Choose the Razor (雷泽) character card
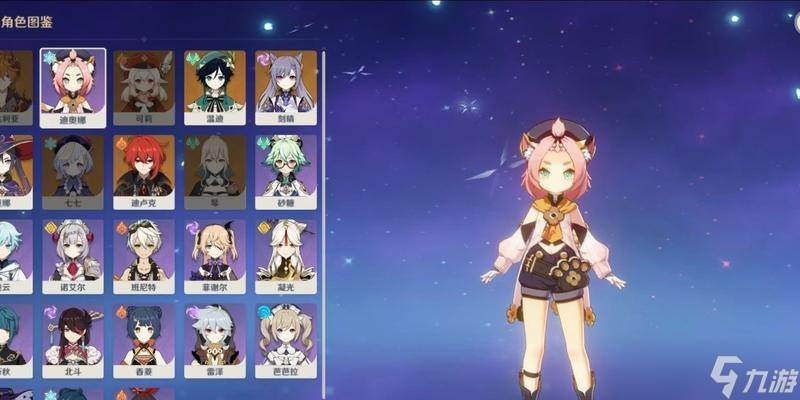800x400 pixels. tap(214, 338)
